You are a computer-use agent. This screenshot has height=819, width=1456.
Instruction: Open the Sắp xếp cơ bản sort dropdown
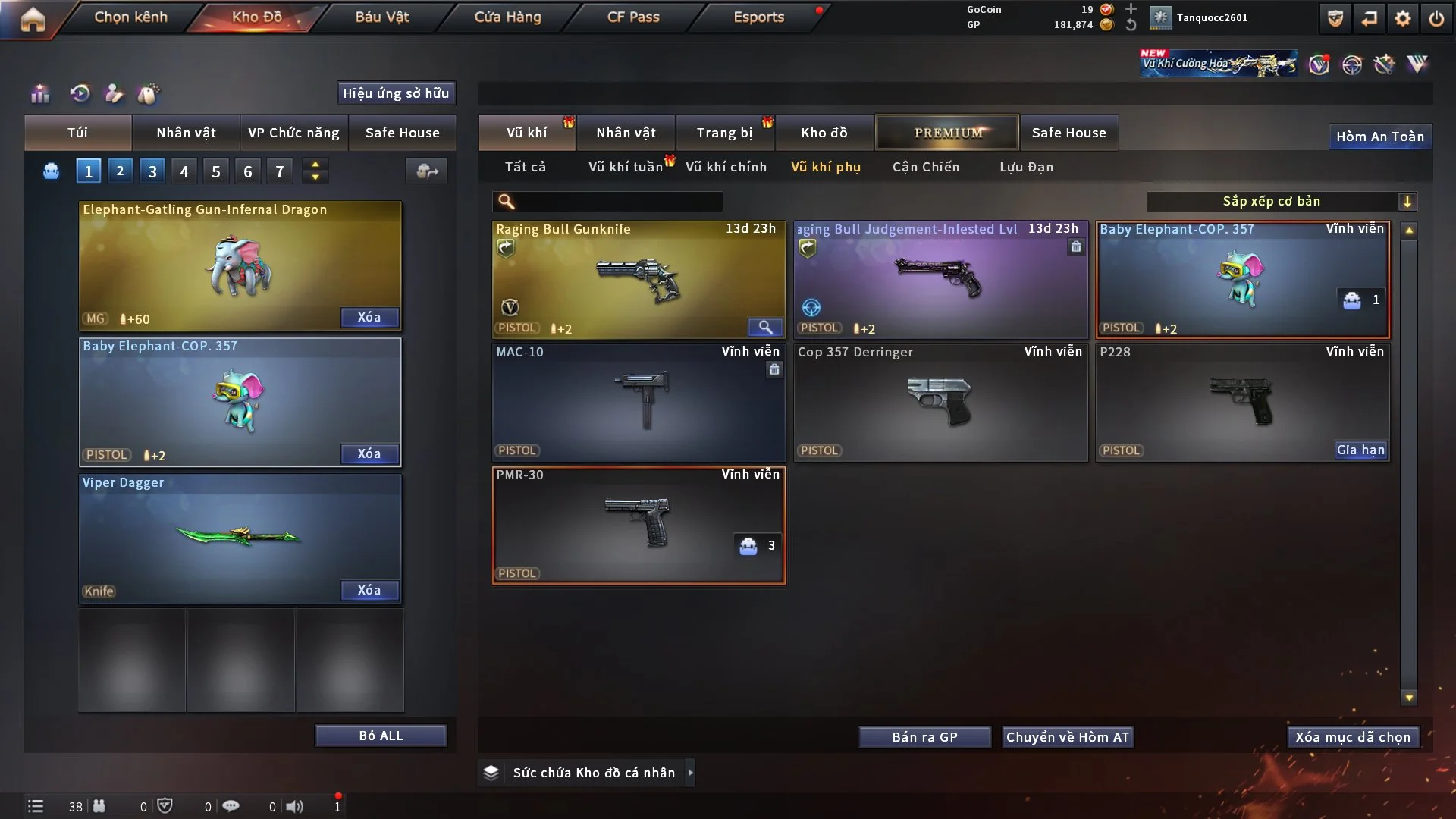click(1281, 201)
